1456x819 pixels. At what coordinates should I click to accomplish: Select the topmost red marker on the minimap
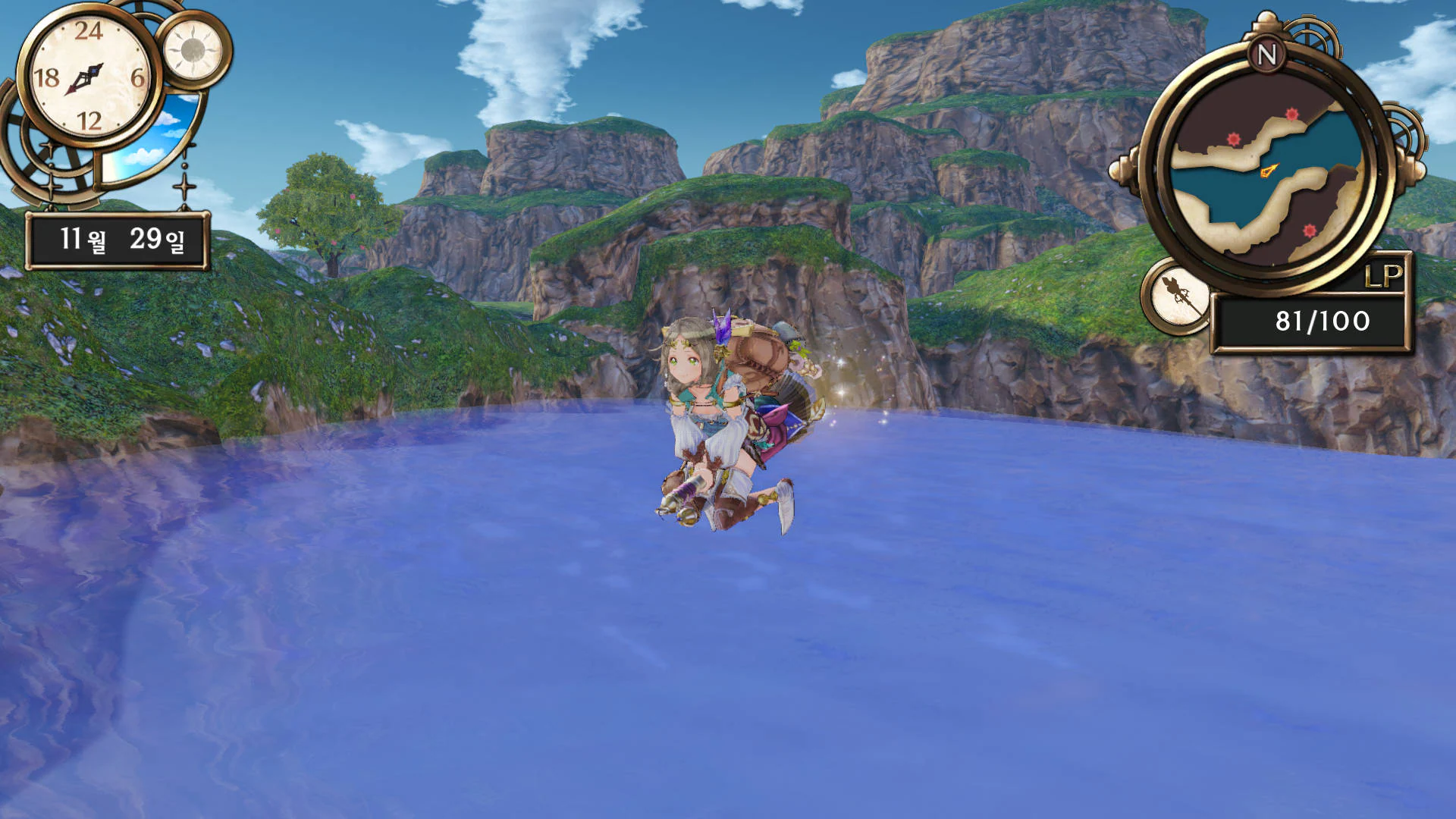1292,114
